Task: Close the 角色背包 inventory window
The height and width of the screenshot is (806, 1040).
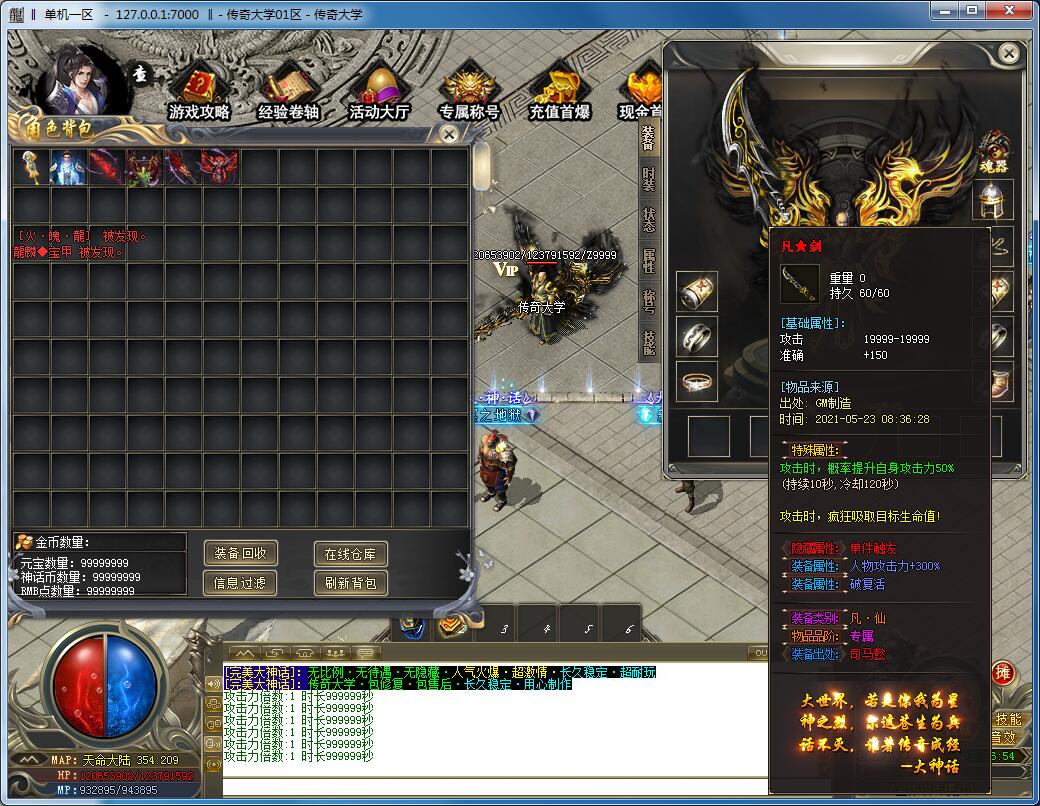Action: pyautogui.click(x=450, y=133)
